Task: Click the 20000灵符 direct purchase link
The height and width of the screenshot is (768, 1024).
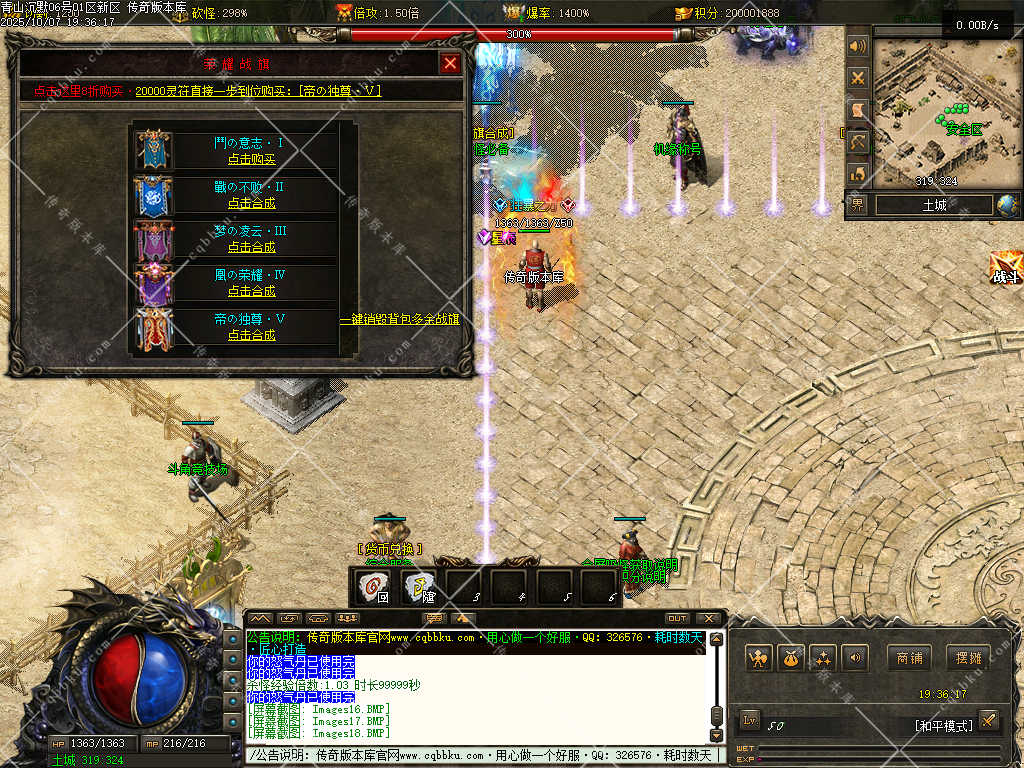Action: [x=258, y=91]
